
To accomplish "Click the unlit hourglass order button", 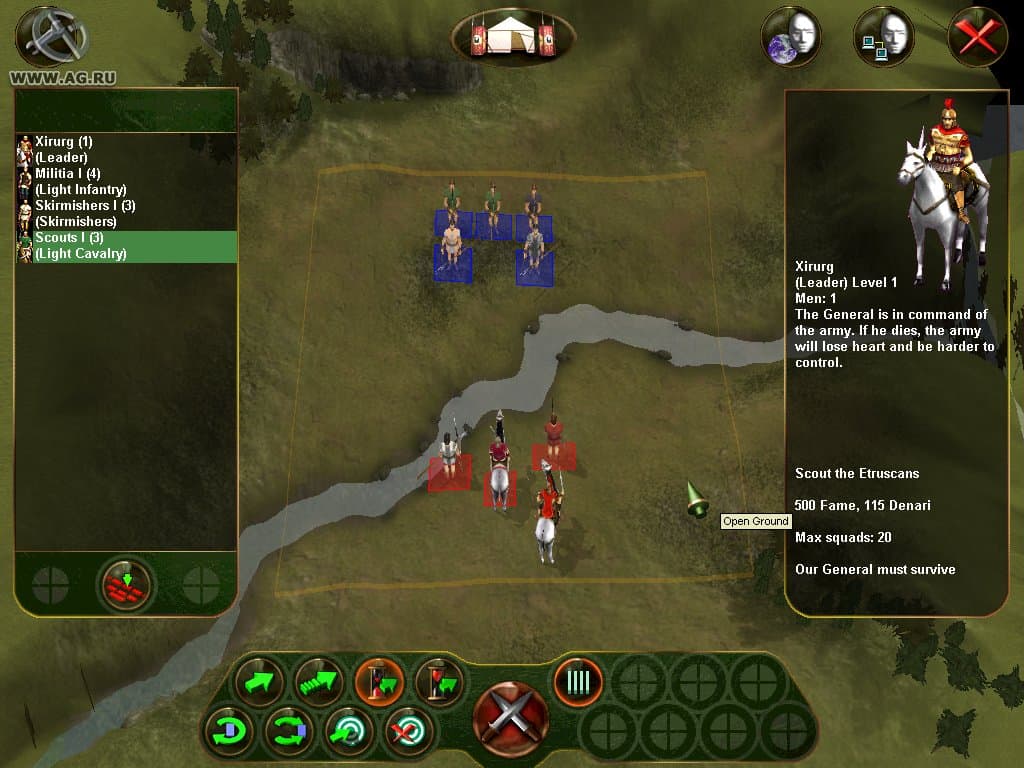I will (x=439, y=682).
